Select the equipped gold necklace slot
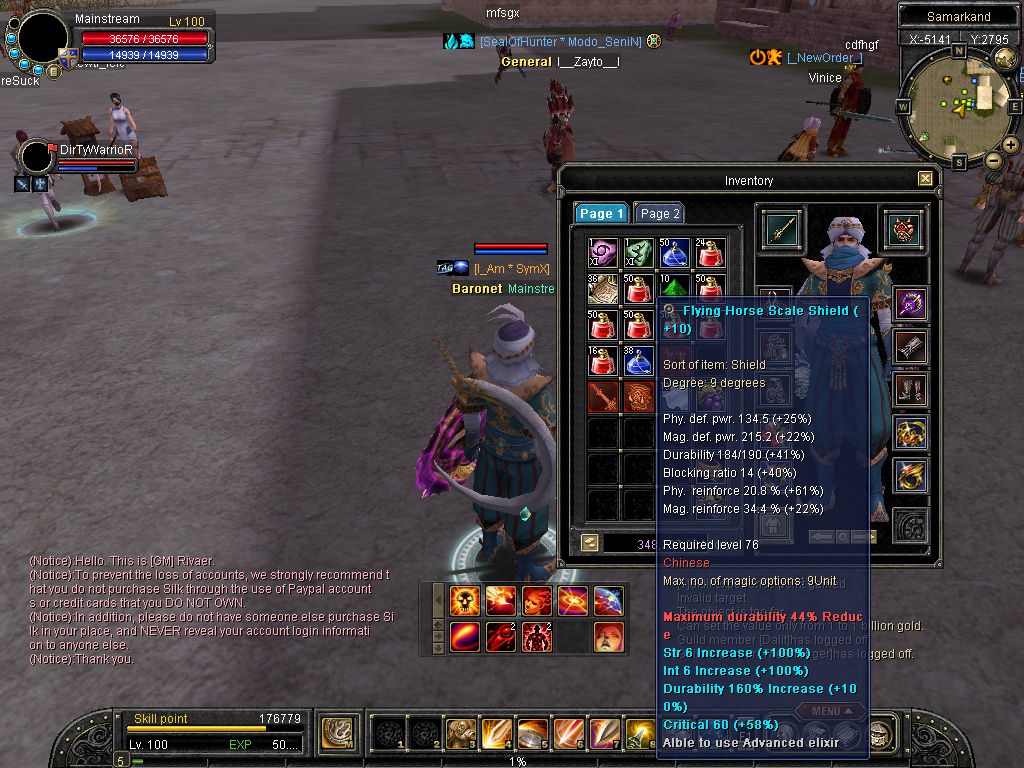1024x768 pixels. pyautogui.click(x=909, y=433)
